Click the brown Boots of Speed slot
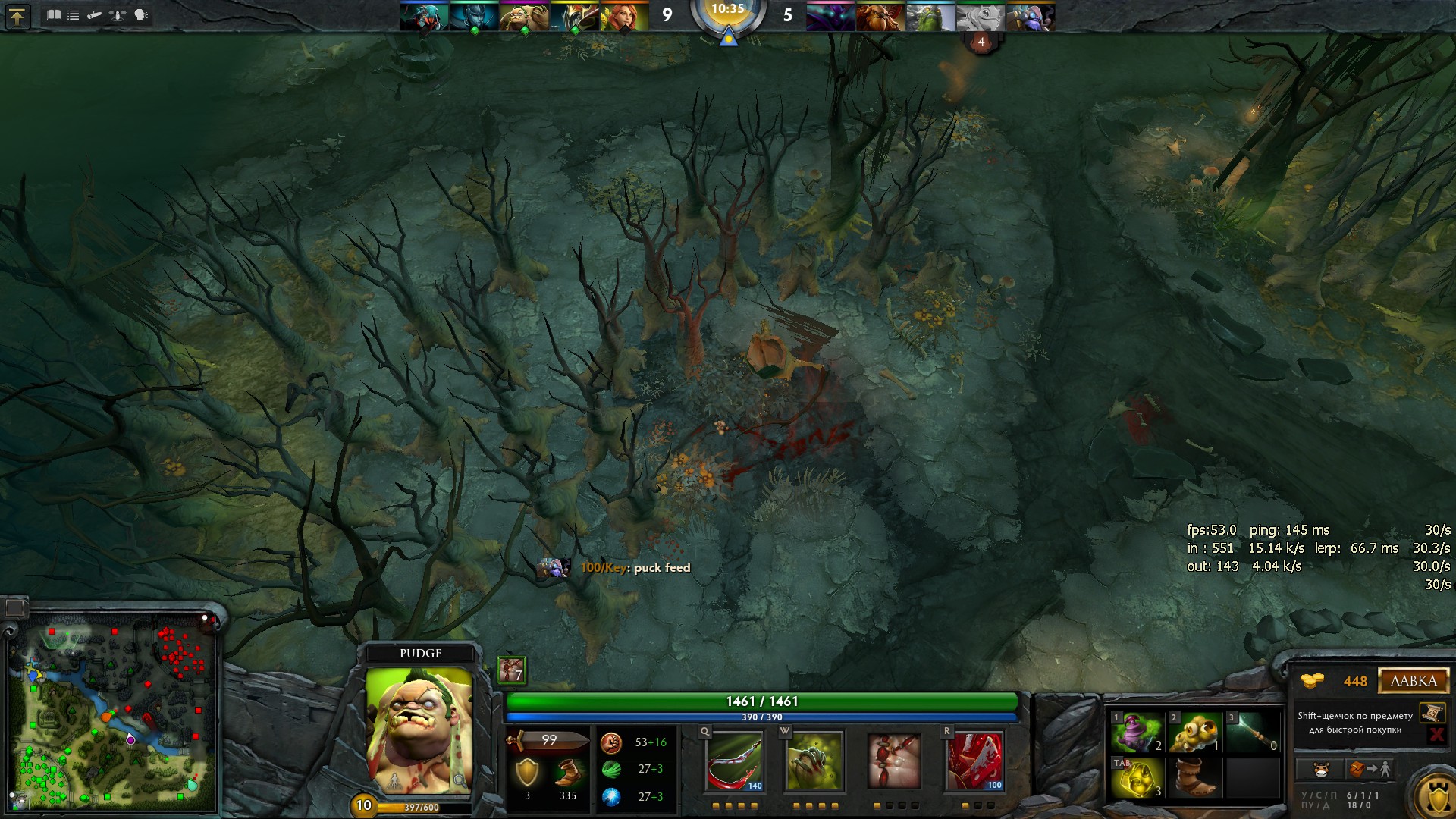Screen dimensions: 1456x819 click(1194, 778)
